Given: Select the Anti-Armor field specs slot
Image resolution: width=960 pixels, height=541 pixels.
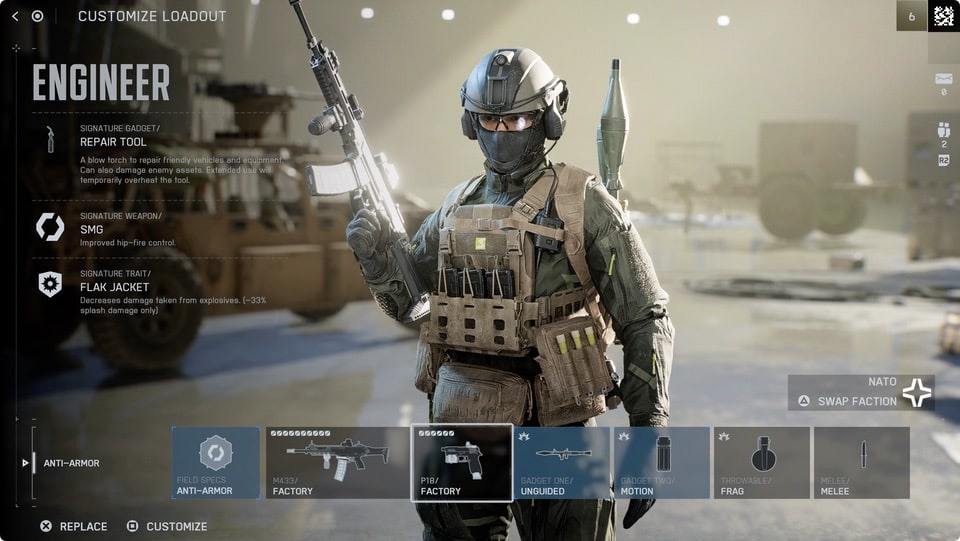Looking at the screenshot, I should pos(216,463).
